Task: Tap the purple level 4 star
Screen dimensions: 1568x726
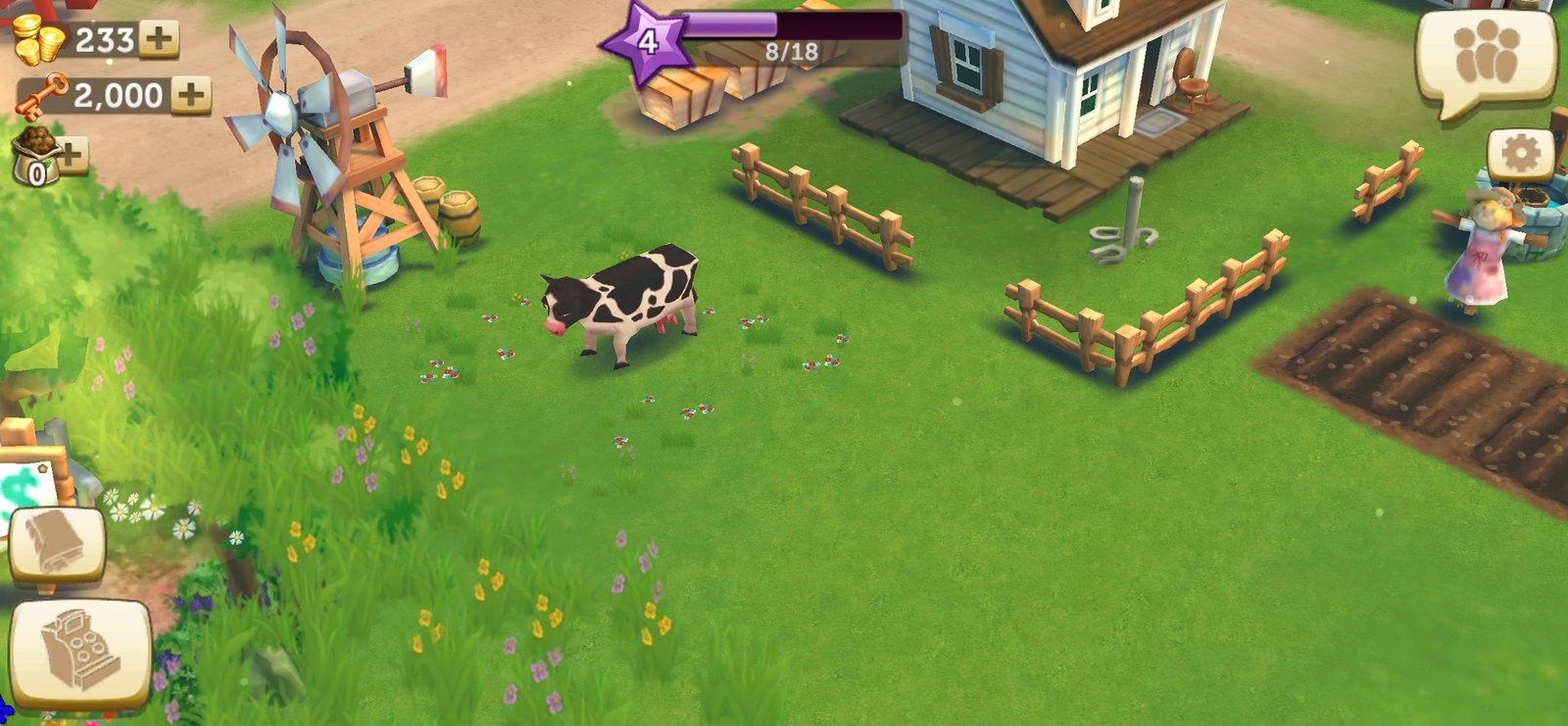Action: click(646, 42)
